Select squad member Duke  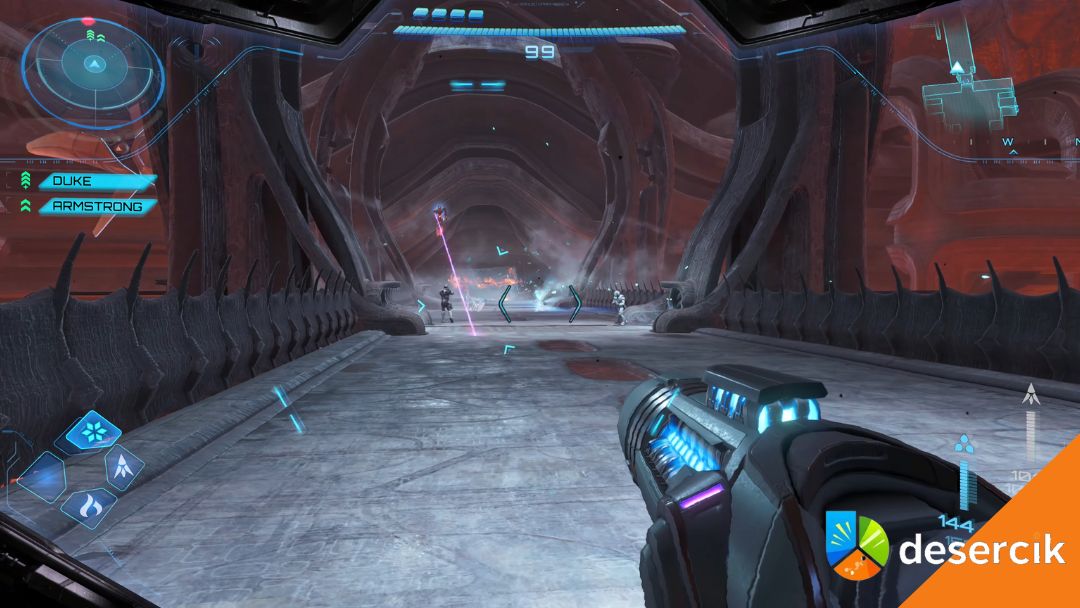(96, 182)
